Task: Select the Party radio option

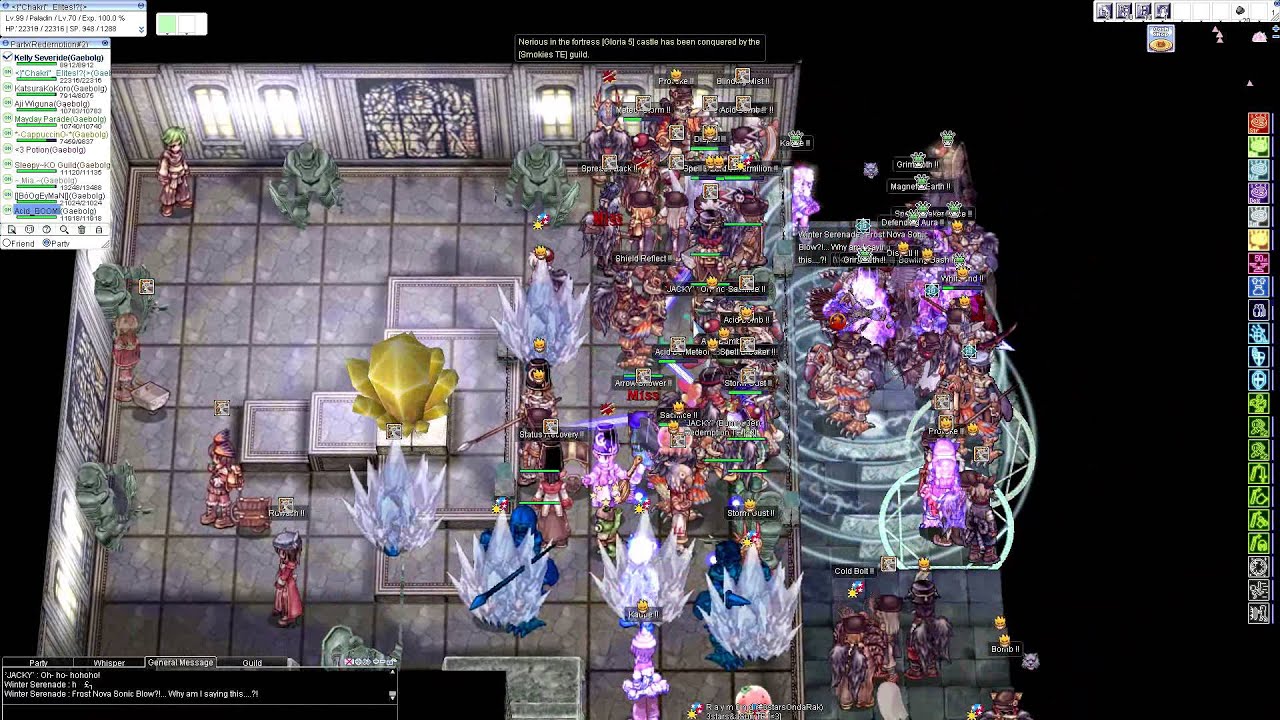Action: [46, 243]
